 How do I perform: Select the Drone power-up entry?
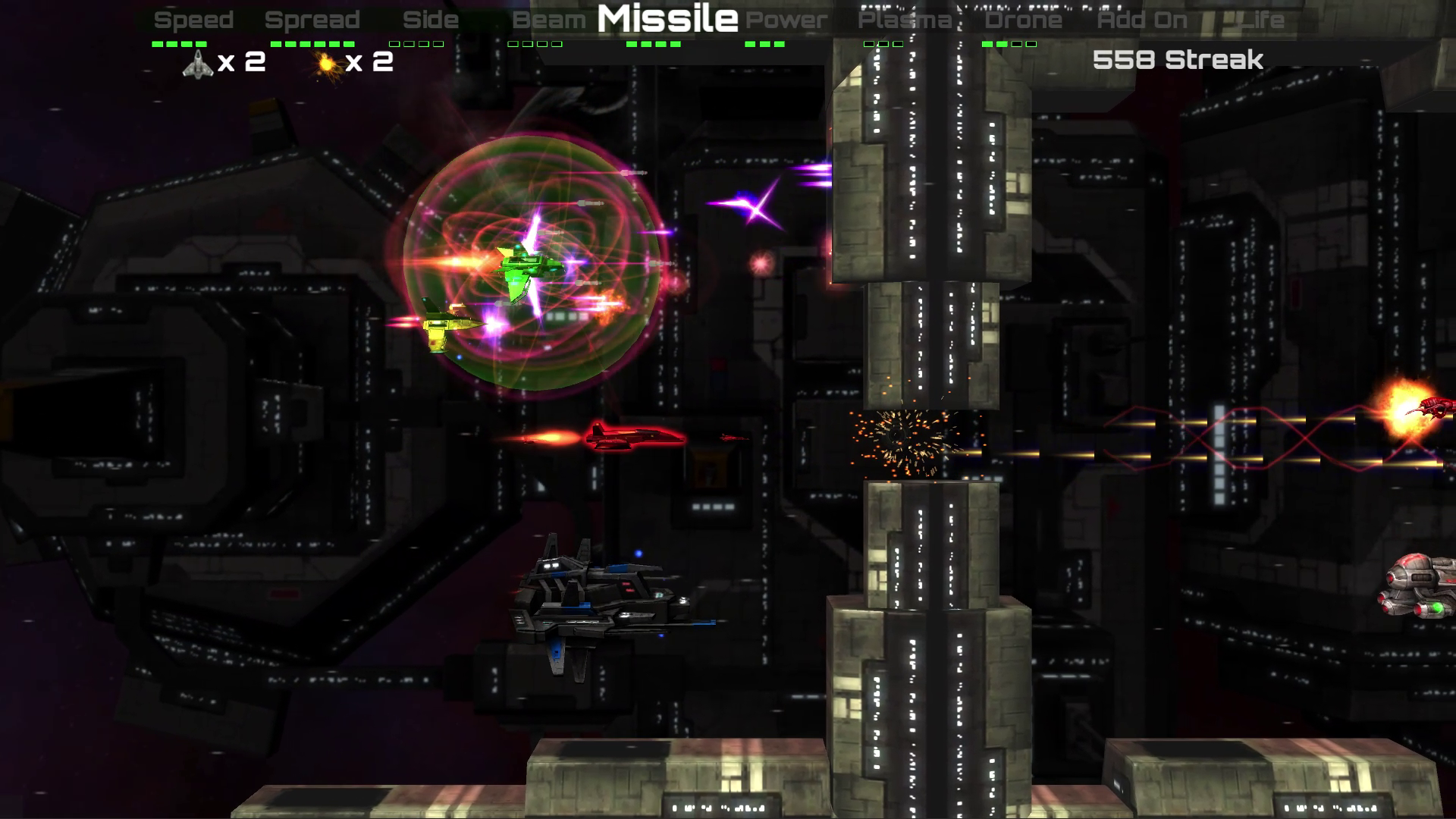pyautogui.click(x=1023, y=20)
